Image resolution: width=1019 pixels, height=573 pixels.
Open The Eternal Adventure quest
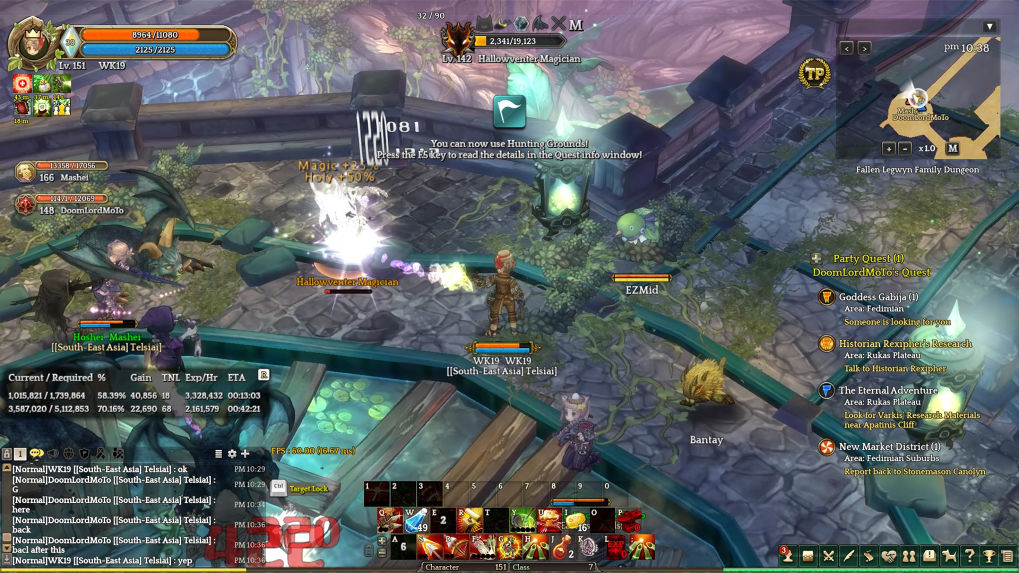887,391
